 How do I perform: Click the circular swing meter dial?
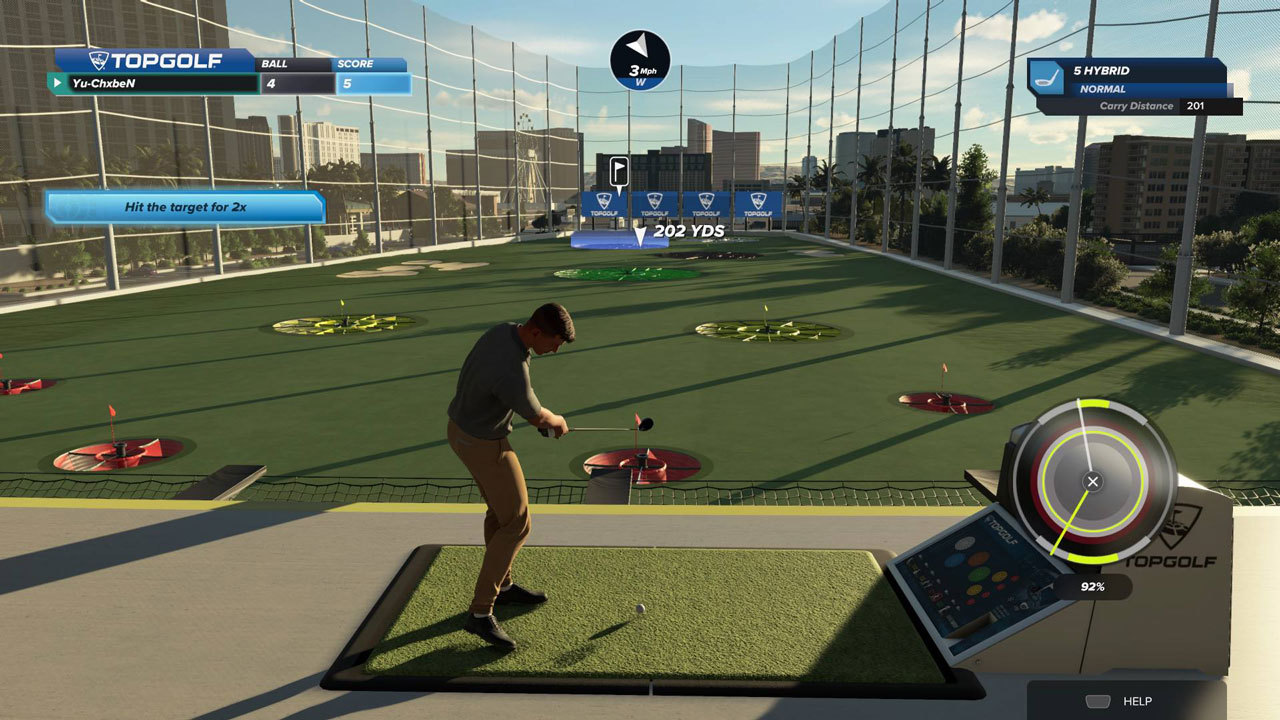click(1092, 481)
